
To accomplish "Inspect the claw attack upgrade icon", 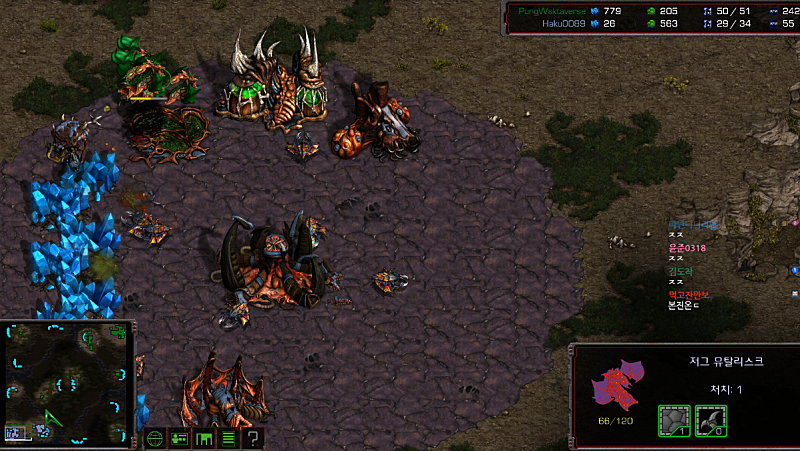I will [x=710, y=420].
